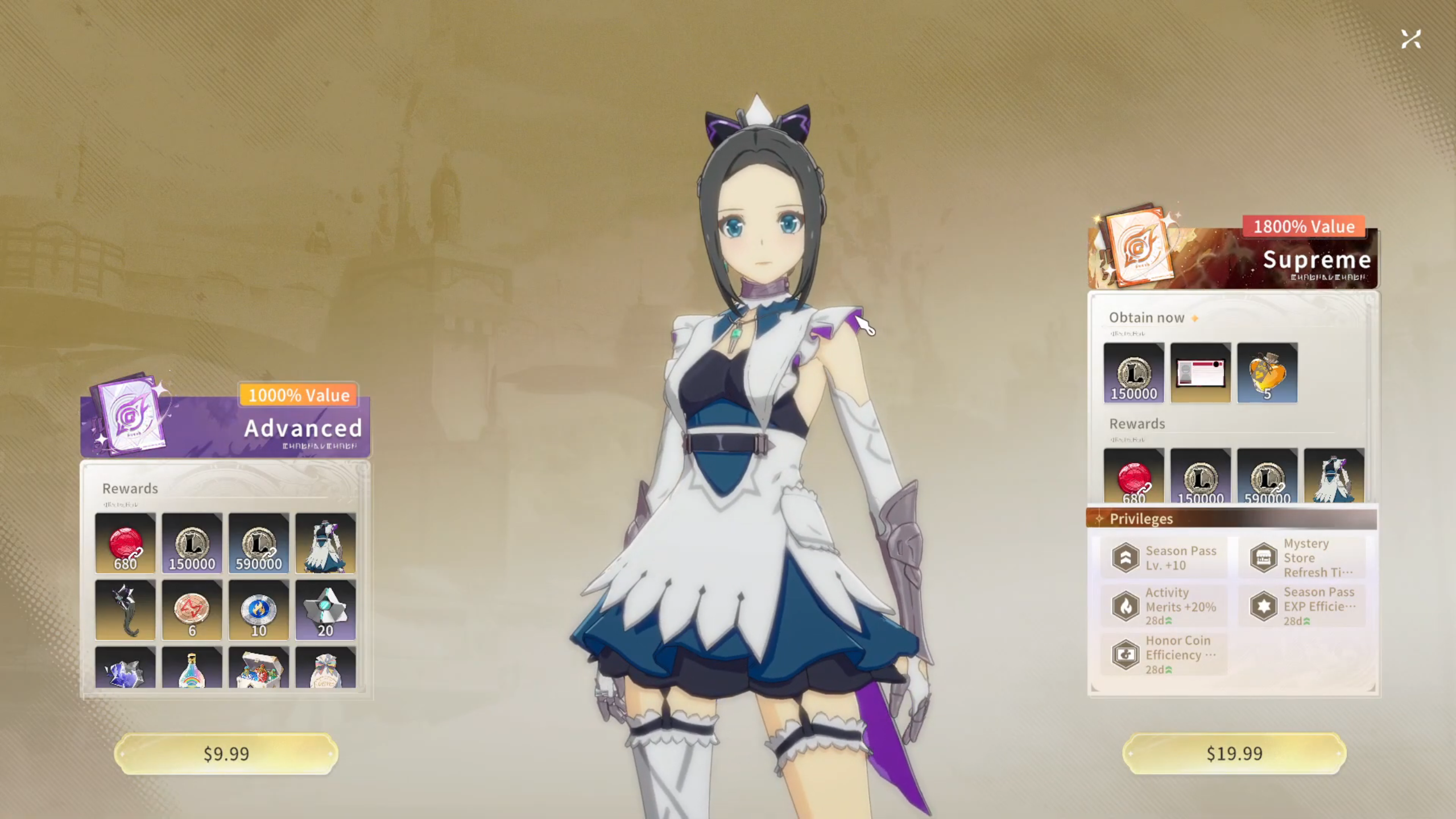Inspect the blue flame coin reward

[259, 610]
